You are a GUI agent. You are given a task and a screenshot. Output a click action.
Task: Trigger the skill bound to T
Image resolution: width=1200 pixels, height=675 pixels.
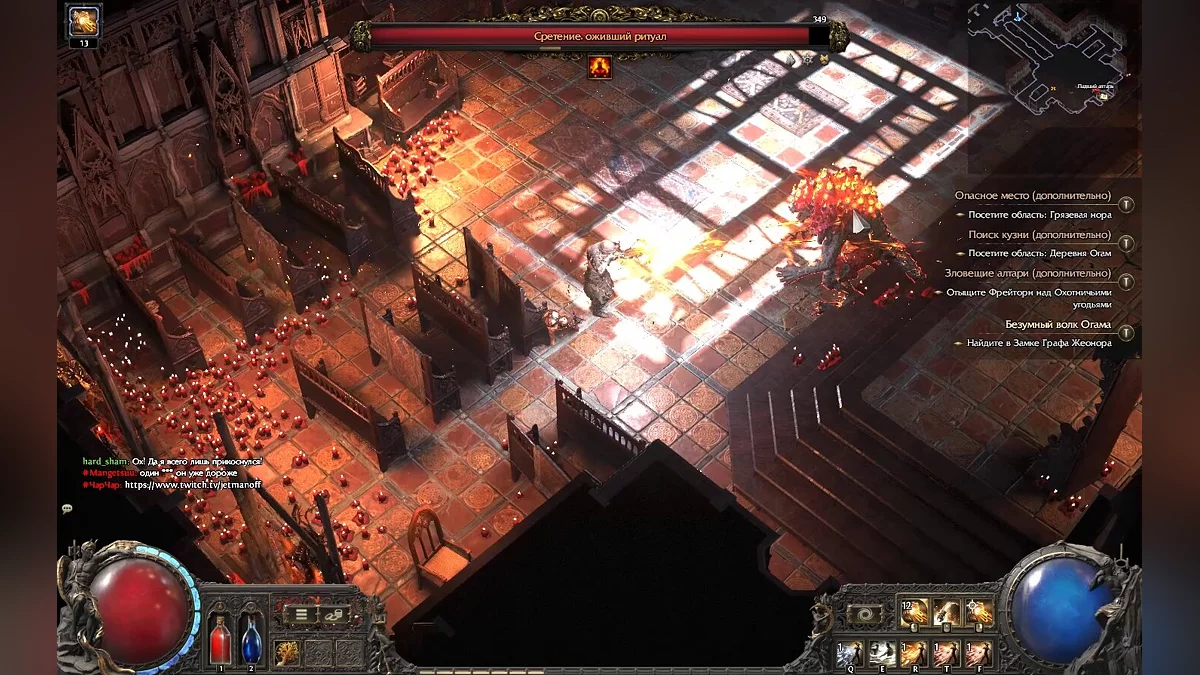[x=946, y=653]
